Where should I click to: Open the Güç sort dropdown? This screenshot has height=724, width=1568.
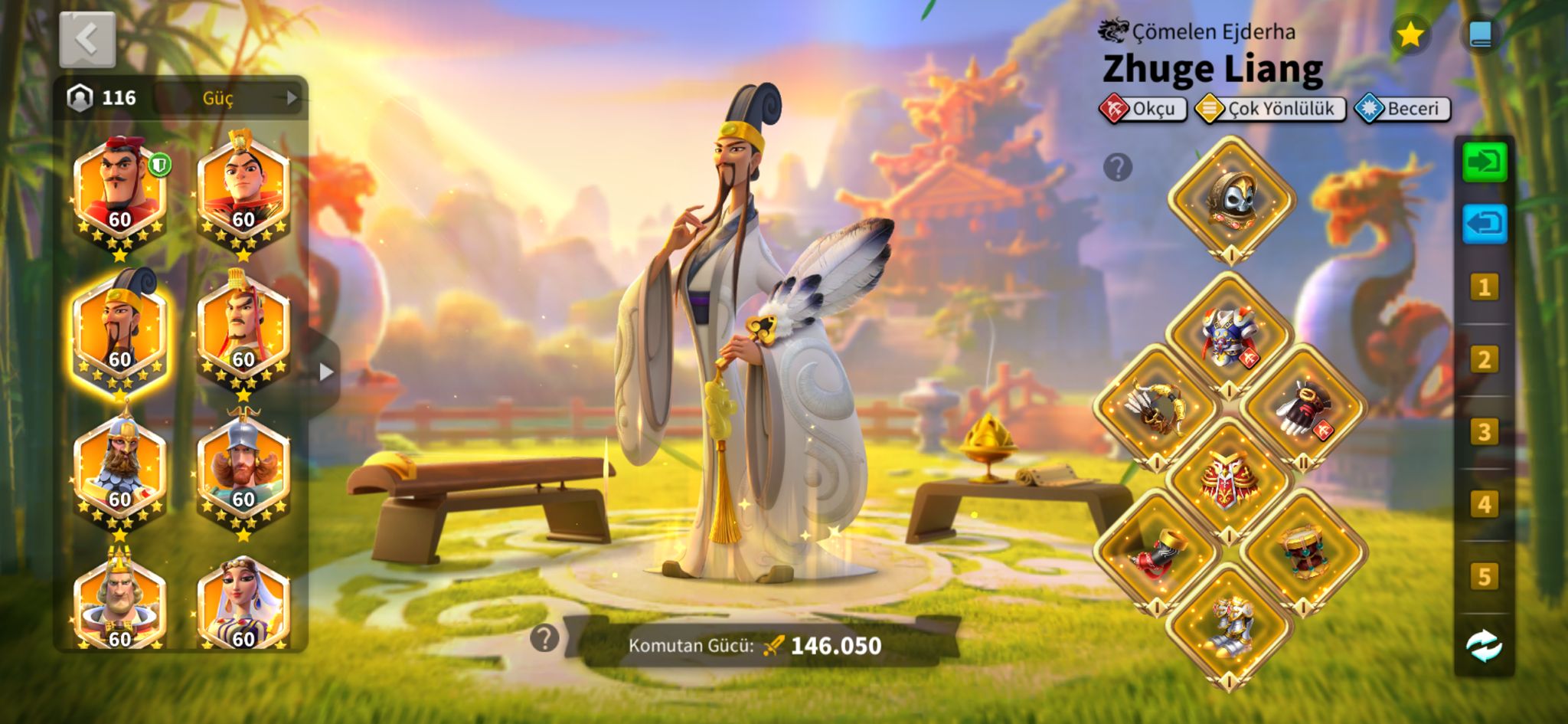230,98
